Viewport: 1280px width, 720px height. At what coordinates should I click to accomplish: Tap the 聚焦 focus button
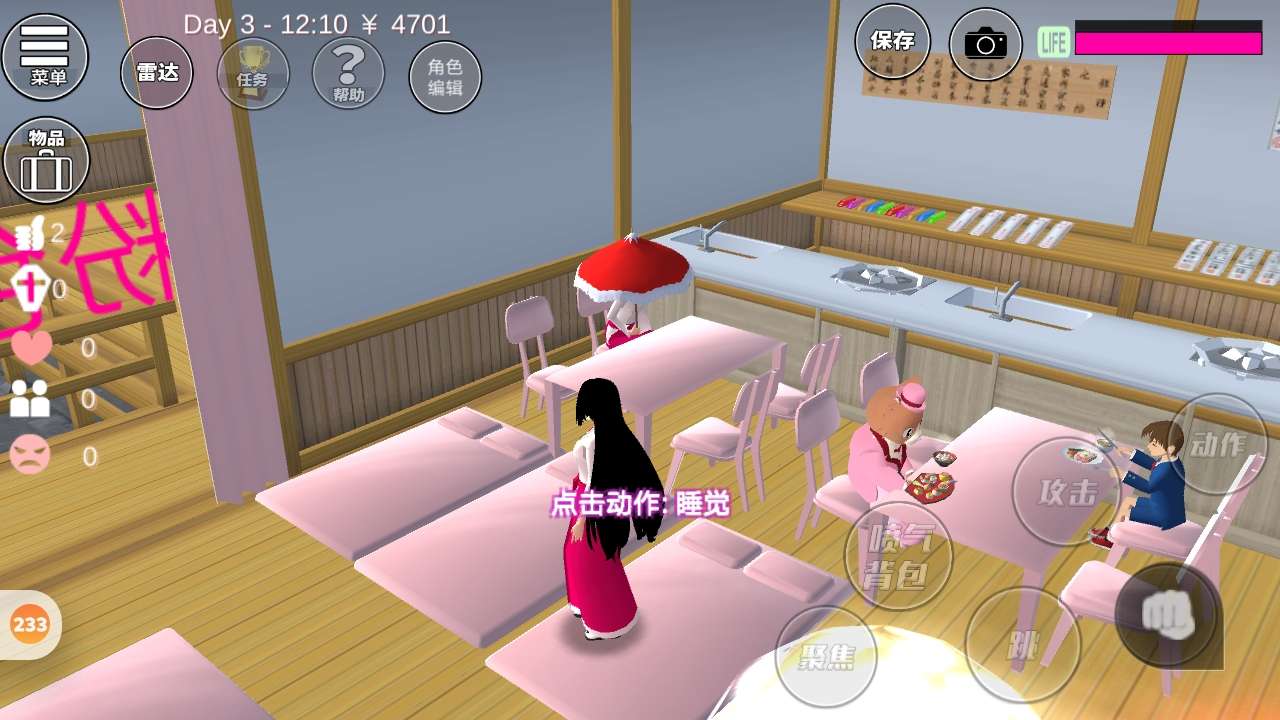point(827,656)
